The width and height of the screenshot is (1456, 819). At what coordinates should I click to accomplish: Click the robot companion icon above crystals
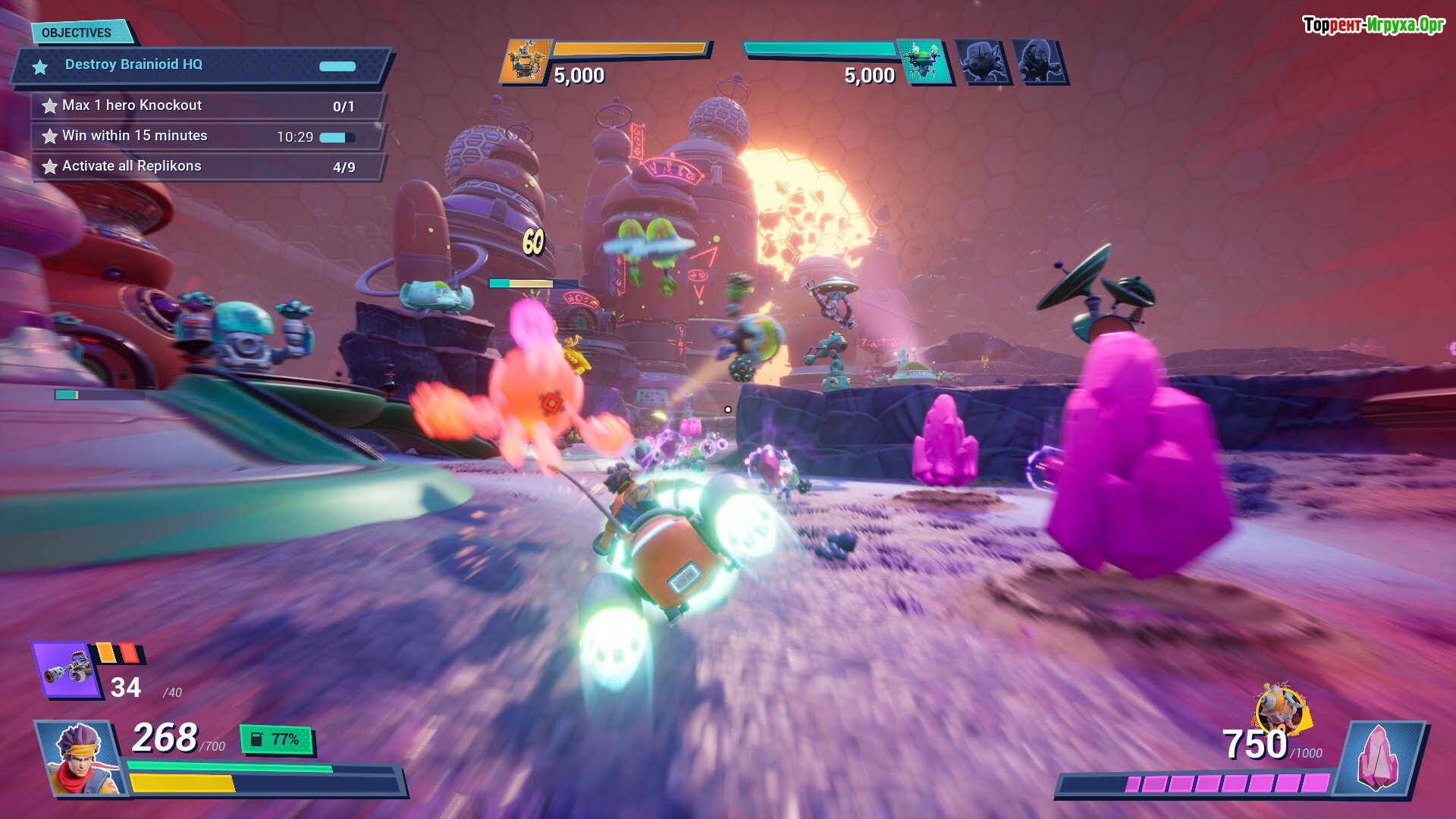[1281, 709]
